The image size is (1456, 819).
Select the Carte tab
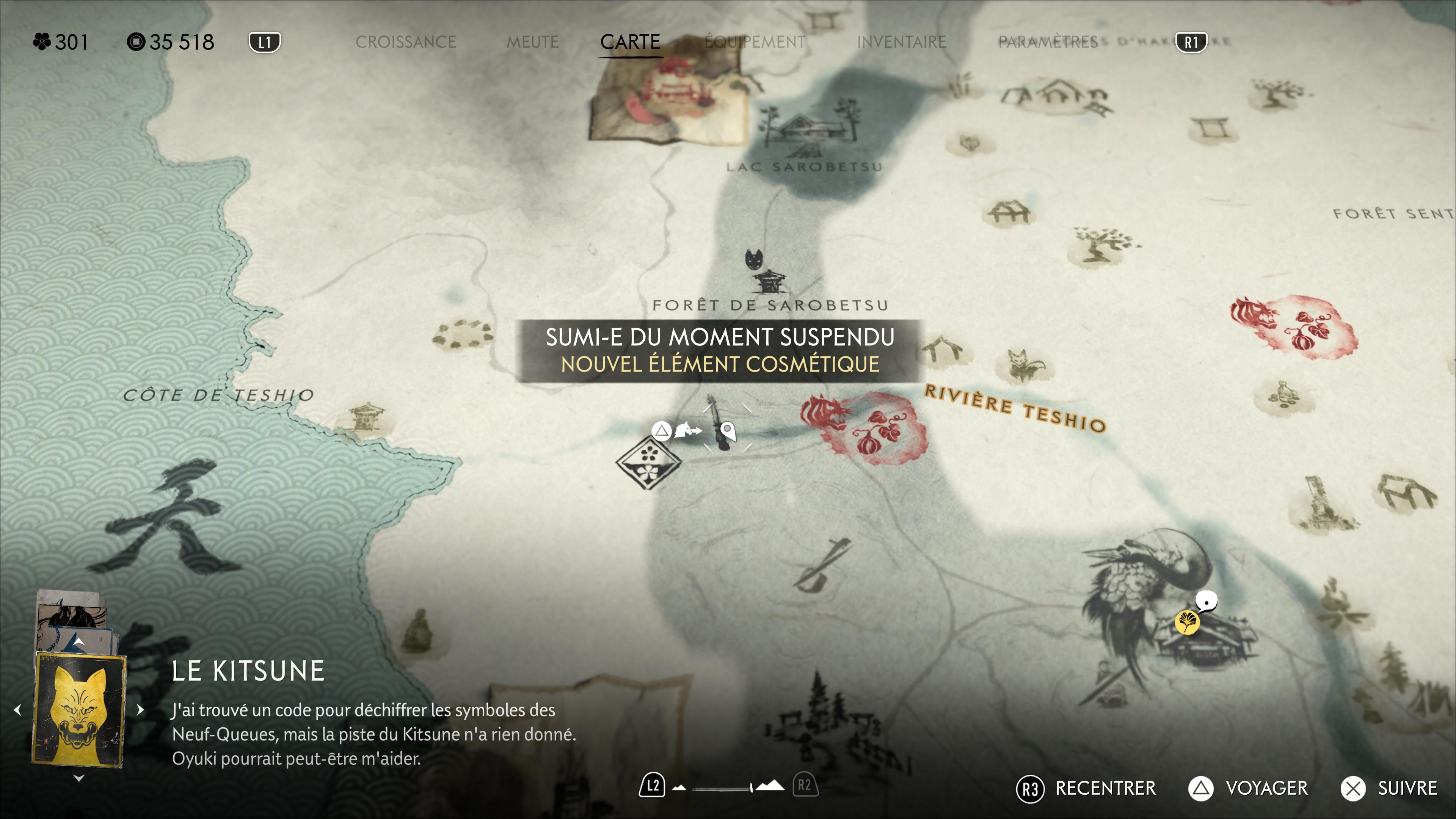630,42
